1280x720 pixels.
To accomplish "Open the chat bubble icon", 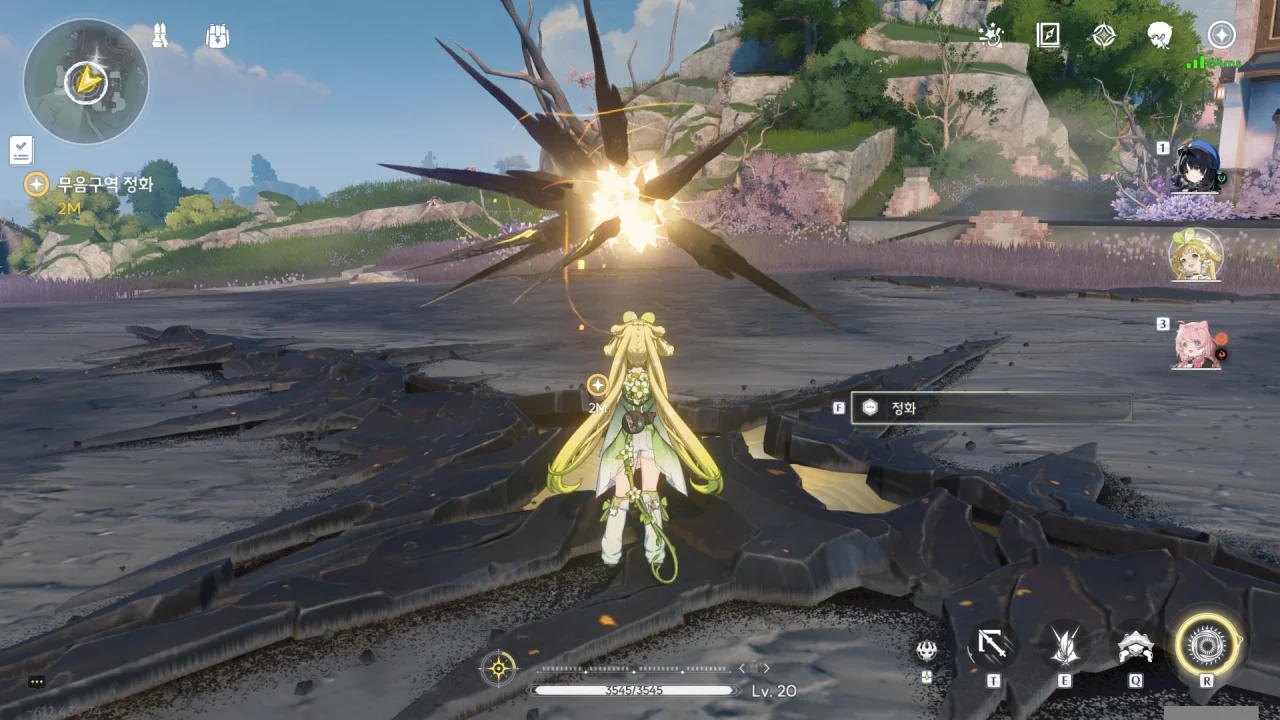I will 37,682.
